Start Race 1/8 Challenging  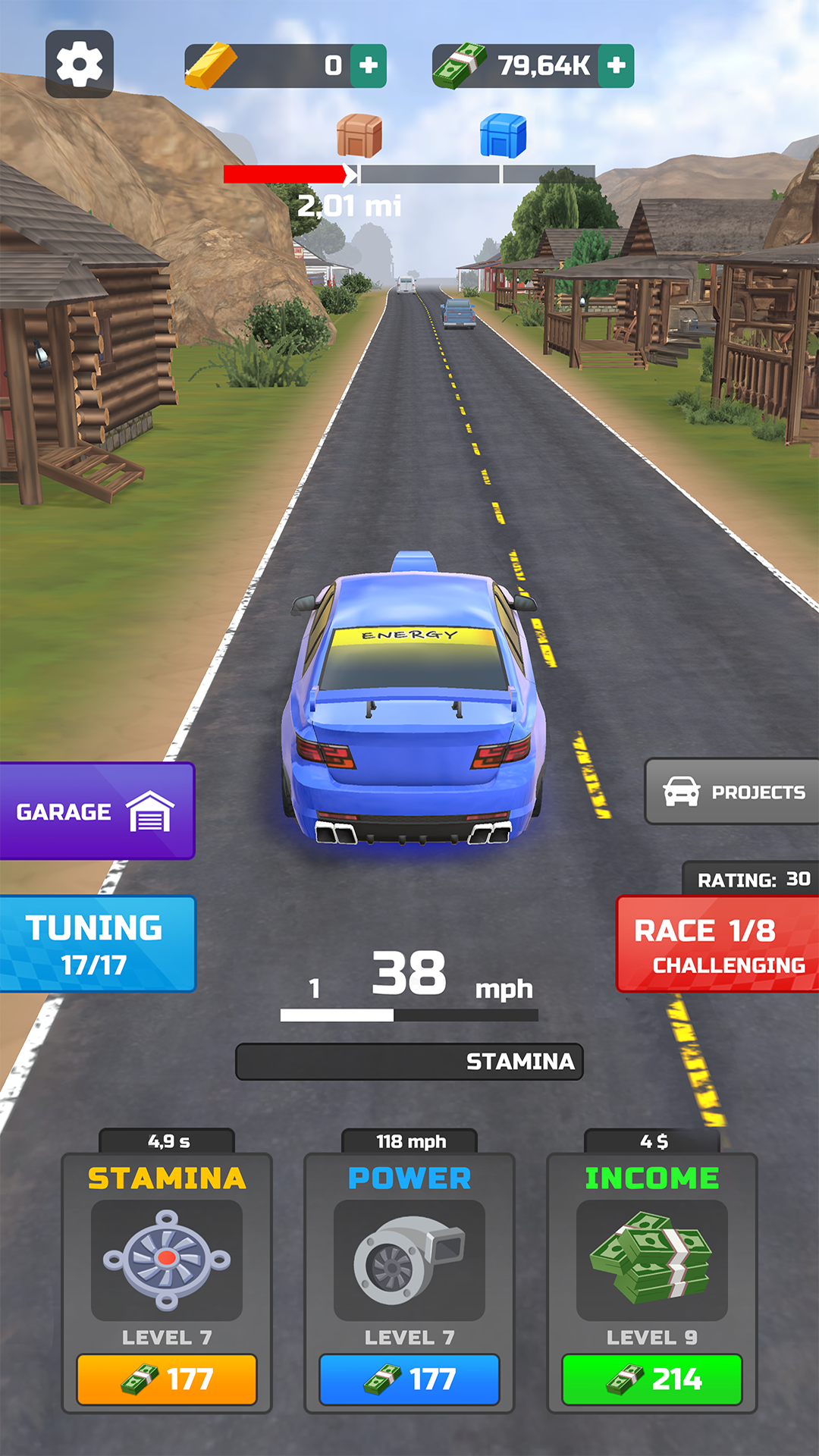718,945
